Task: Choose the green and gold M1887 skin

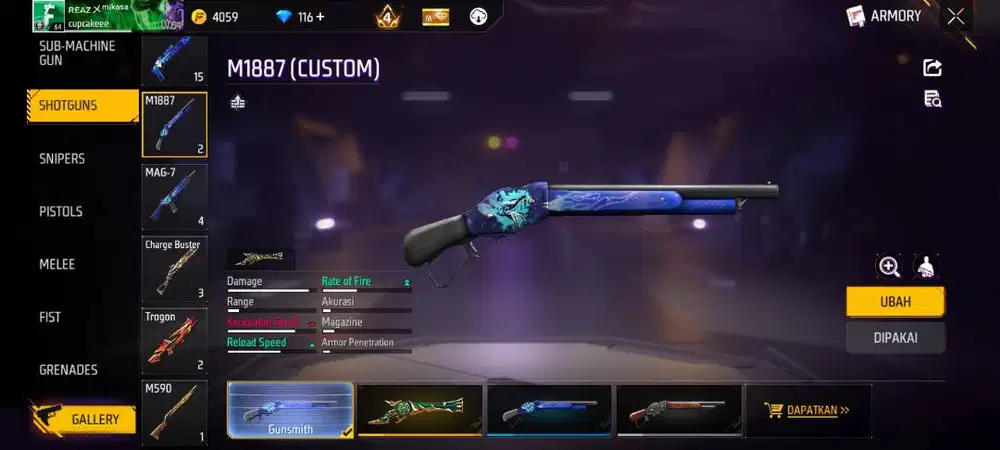Action: point(420,410)
